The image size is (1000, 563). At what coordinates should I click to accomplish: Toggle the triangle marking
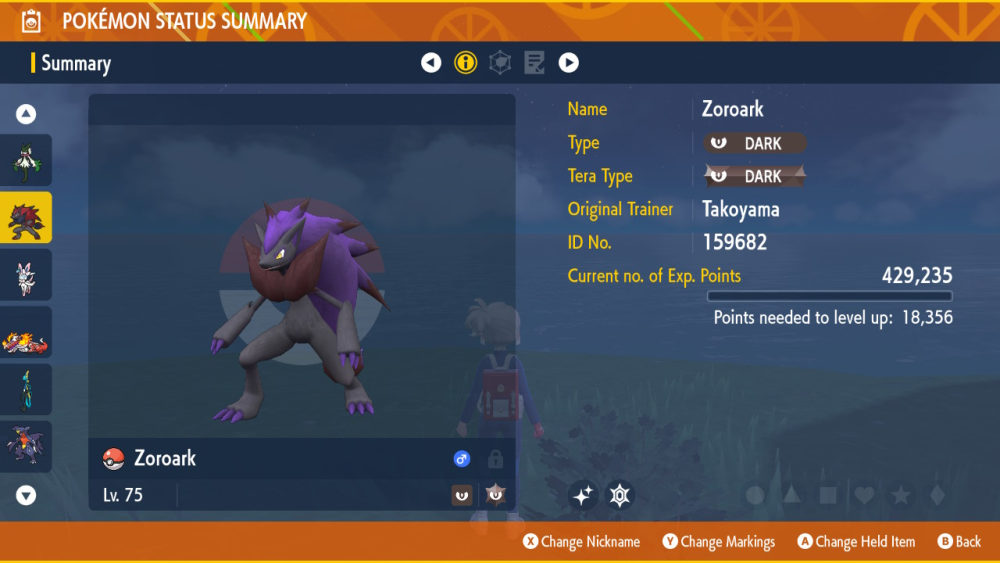click(x=791, y=495)
